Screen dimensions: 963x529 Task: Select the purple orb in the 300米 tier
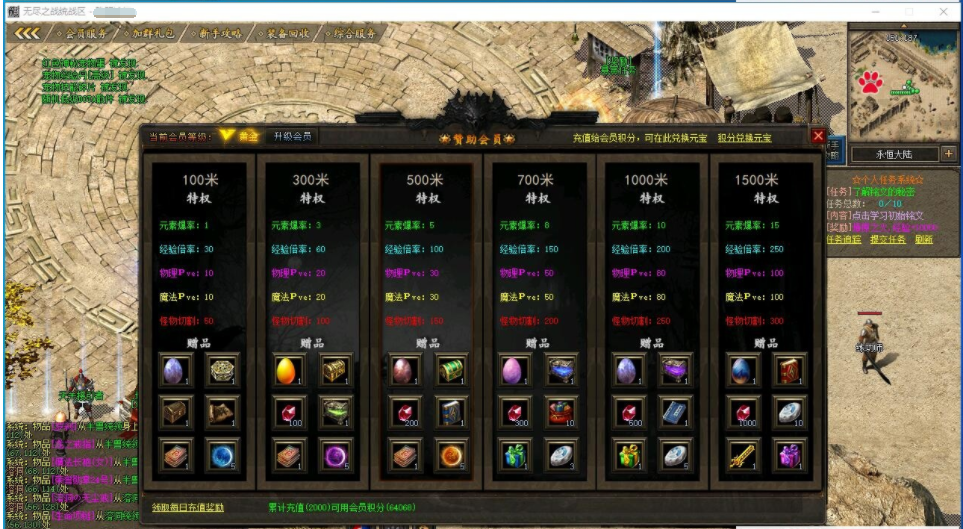pos(336,455)
